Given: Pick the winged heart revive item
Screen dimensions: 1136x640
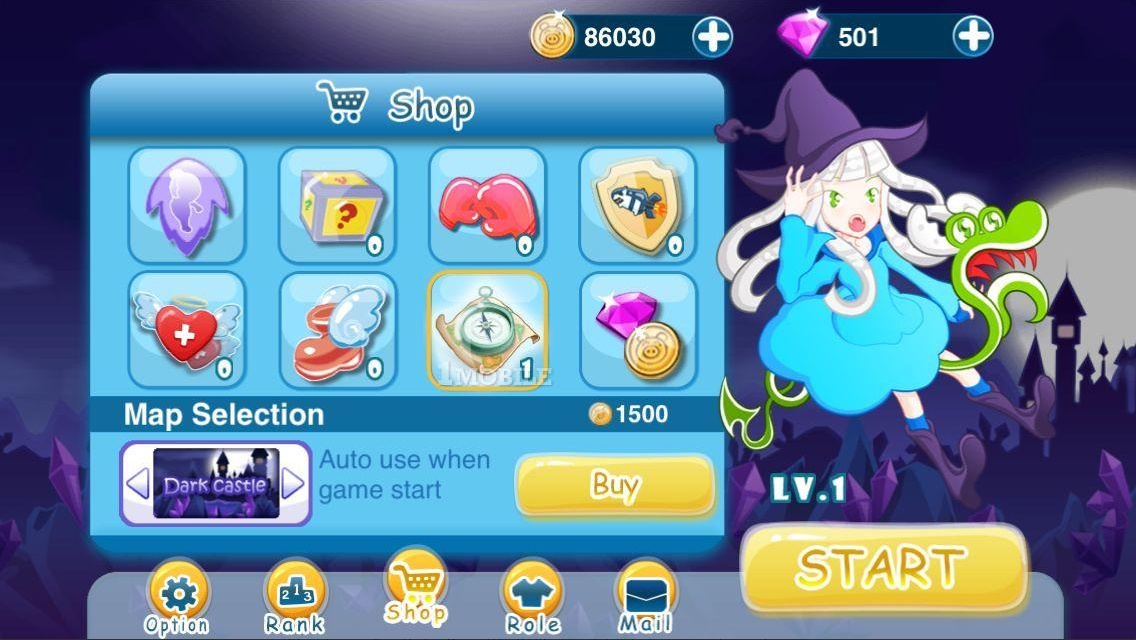Looking at the screenshot, I should pos(187,329).
